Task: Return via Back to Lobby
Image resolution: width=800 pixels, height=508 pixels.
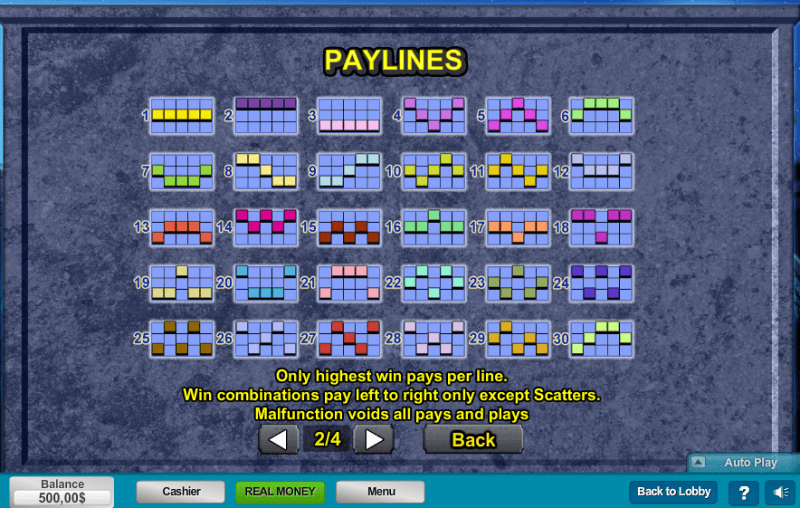Action: pos(674,492)
